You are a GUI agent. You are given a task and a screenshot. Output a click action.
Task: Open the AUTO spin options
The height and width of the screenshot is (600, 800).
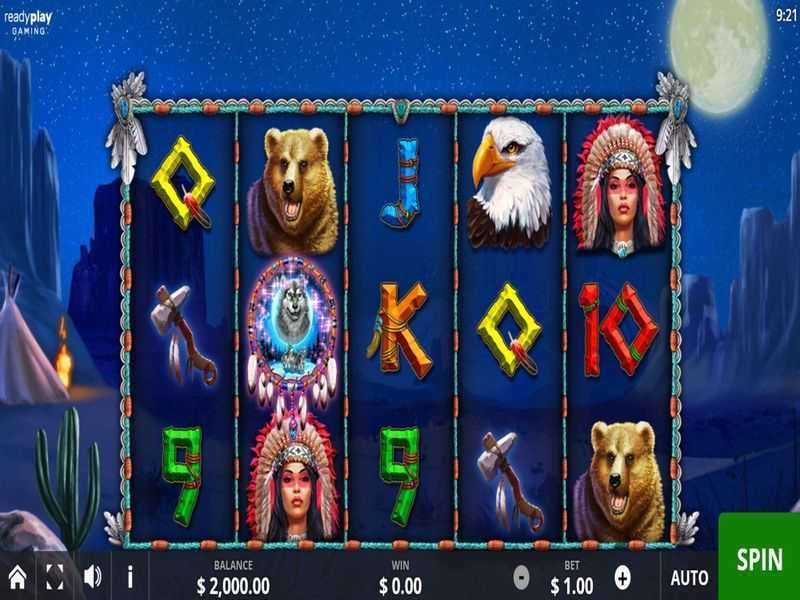(x=689, y=577)
